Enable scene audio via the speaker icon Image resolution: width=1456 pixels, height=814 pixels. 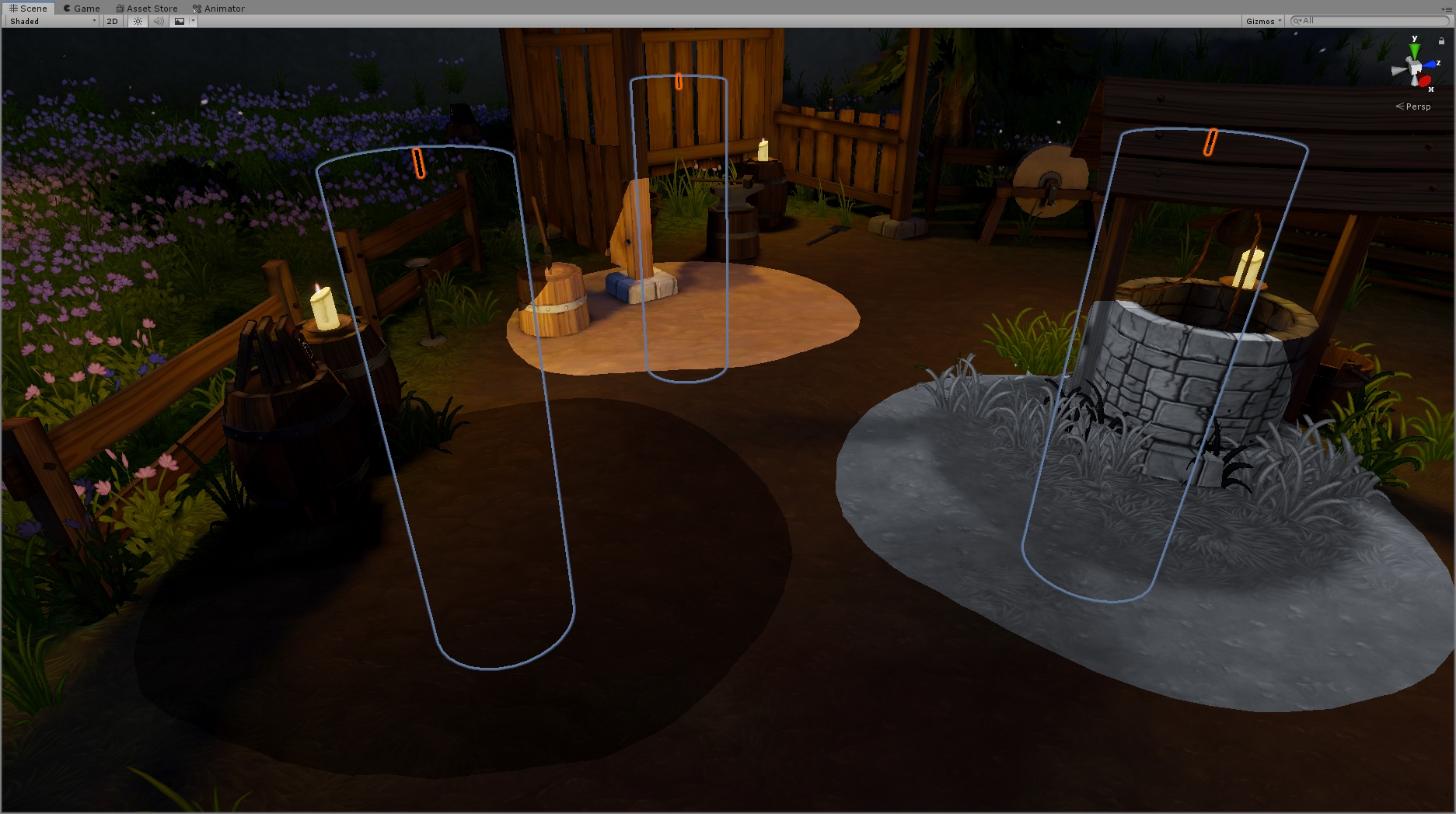tap(158, 21)
